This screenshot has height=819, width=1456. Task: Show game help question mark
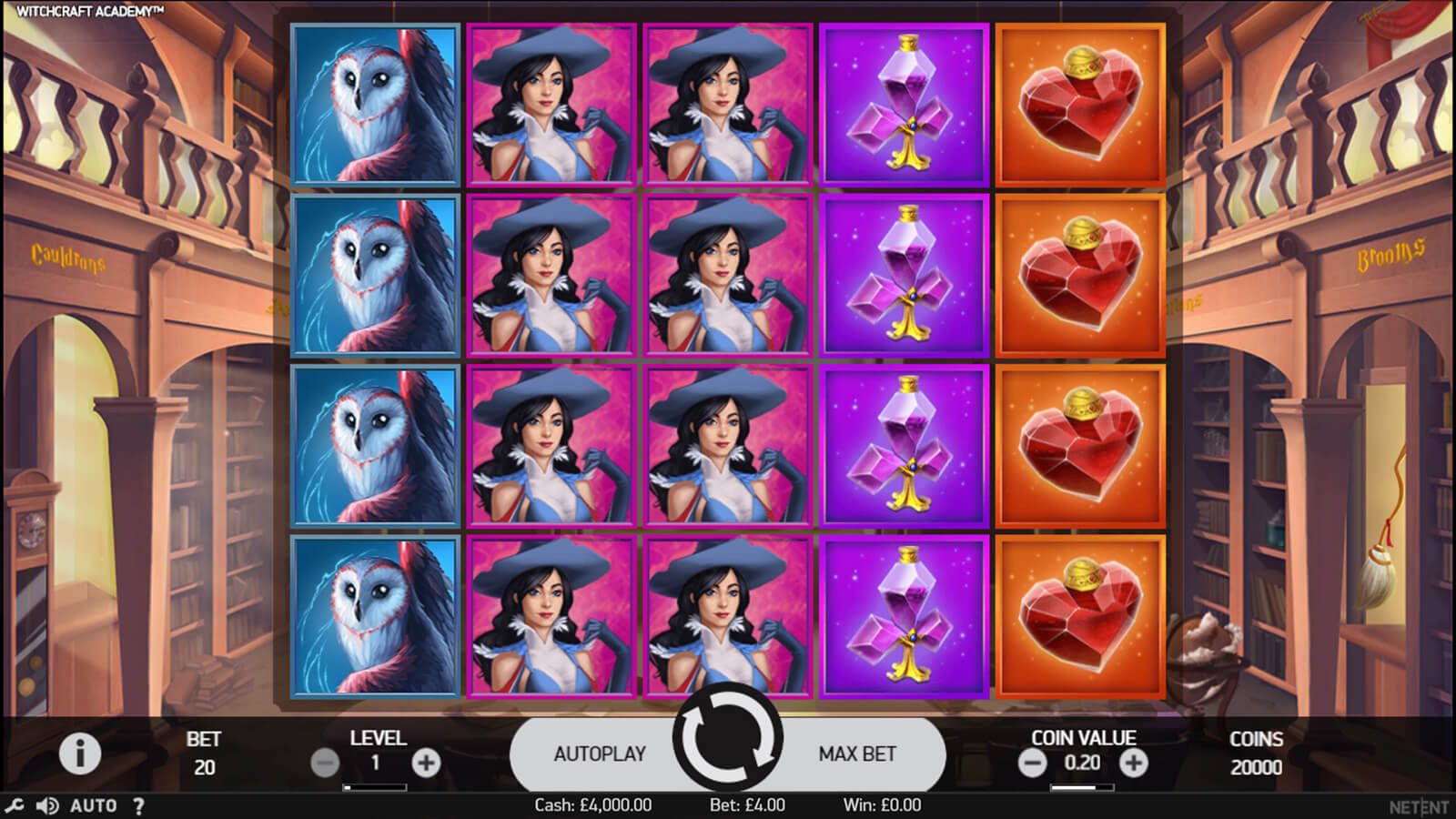(138, 805)
